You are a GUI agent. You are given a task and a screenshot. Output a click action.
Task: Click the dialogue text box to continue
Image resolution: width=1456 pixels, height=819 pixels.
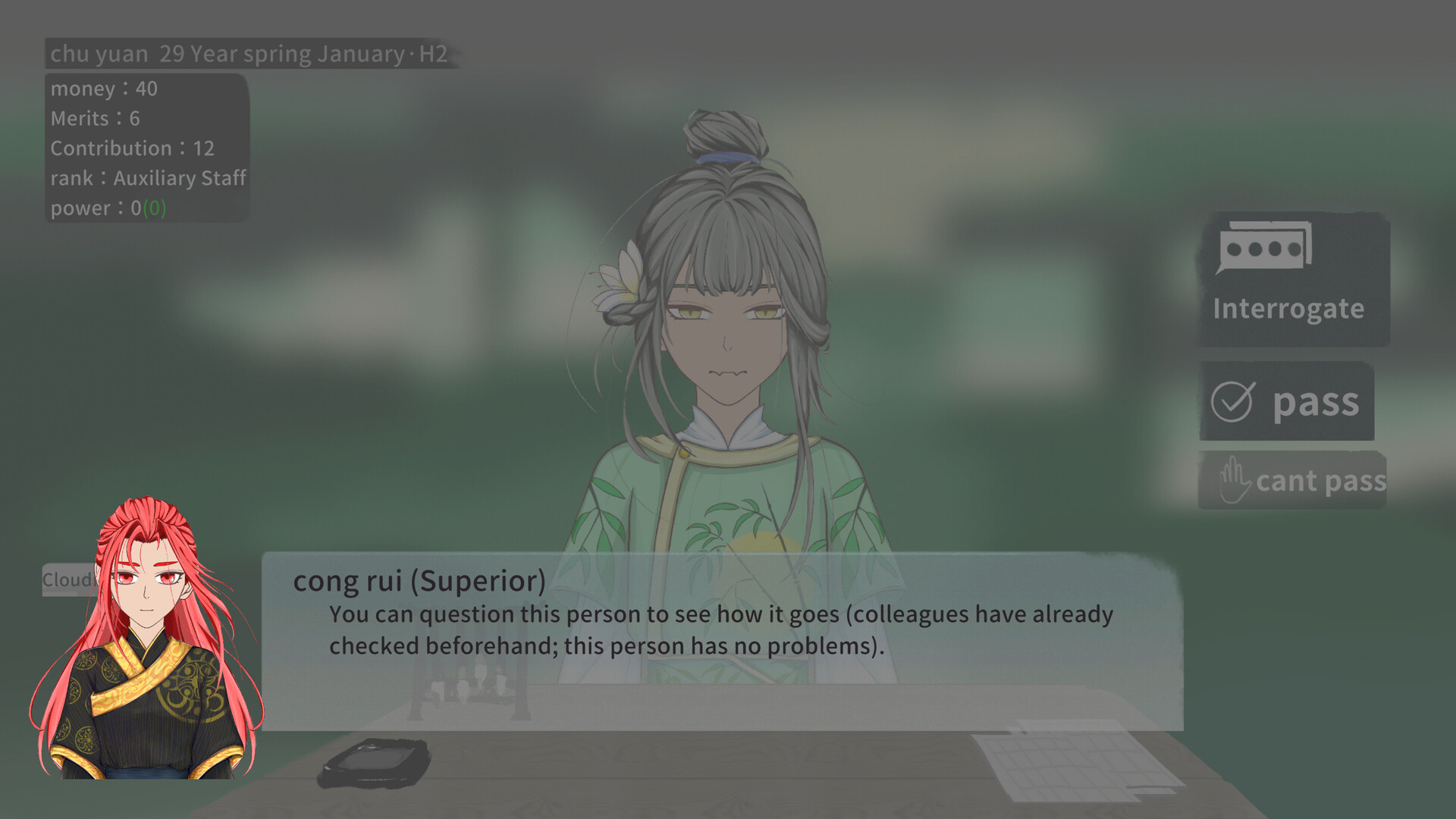[x=720, y=629]
